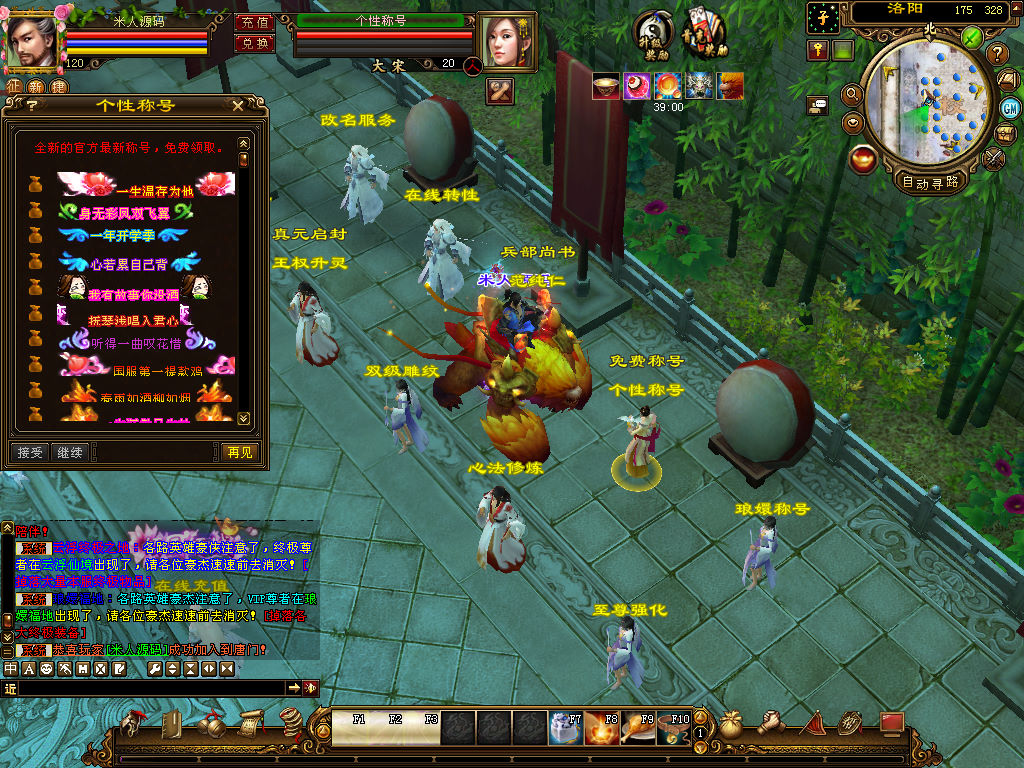Click the magnifier search icon beside minimap
Viewport: 1024px width, 768px height.
852,95
